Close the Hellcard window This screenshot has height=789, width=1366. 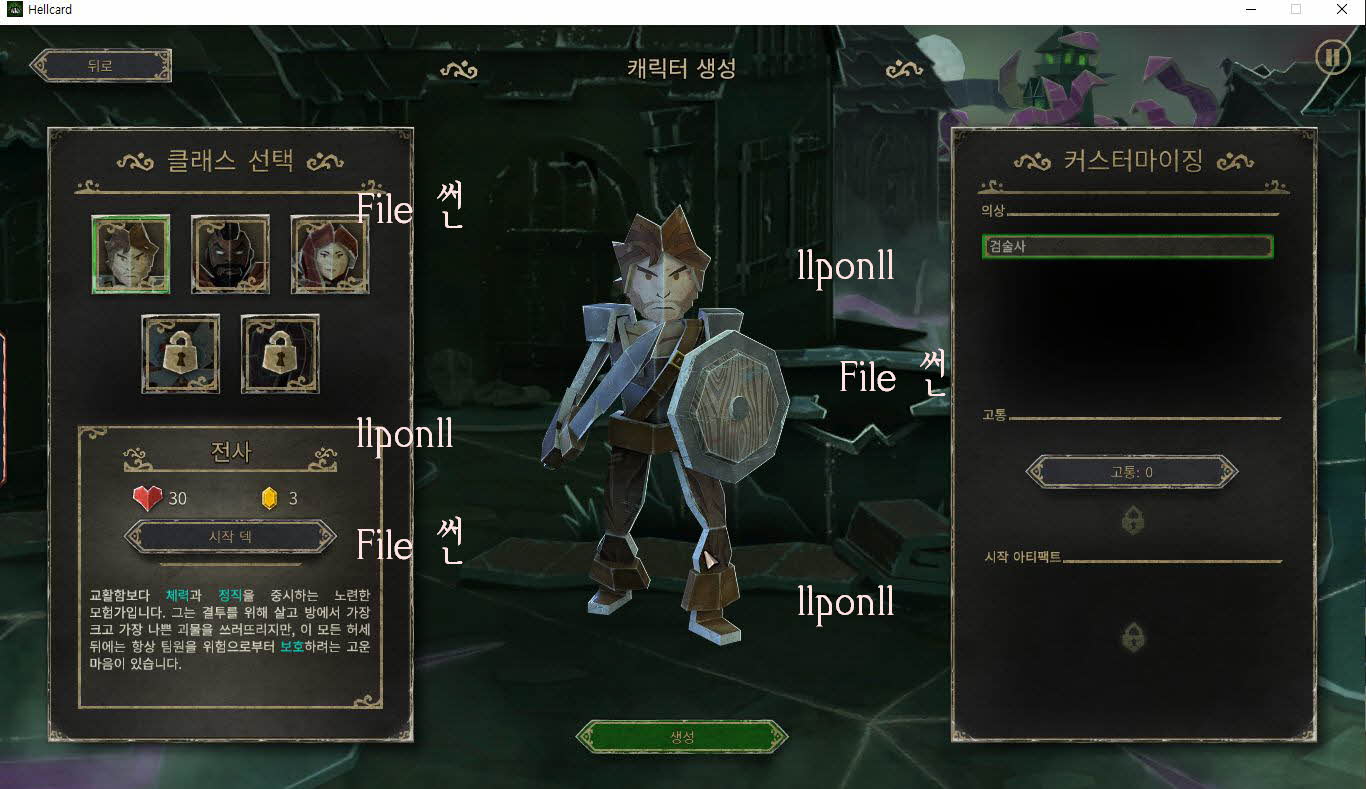point(1342,10)
